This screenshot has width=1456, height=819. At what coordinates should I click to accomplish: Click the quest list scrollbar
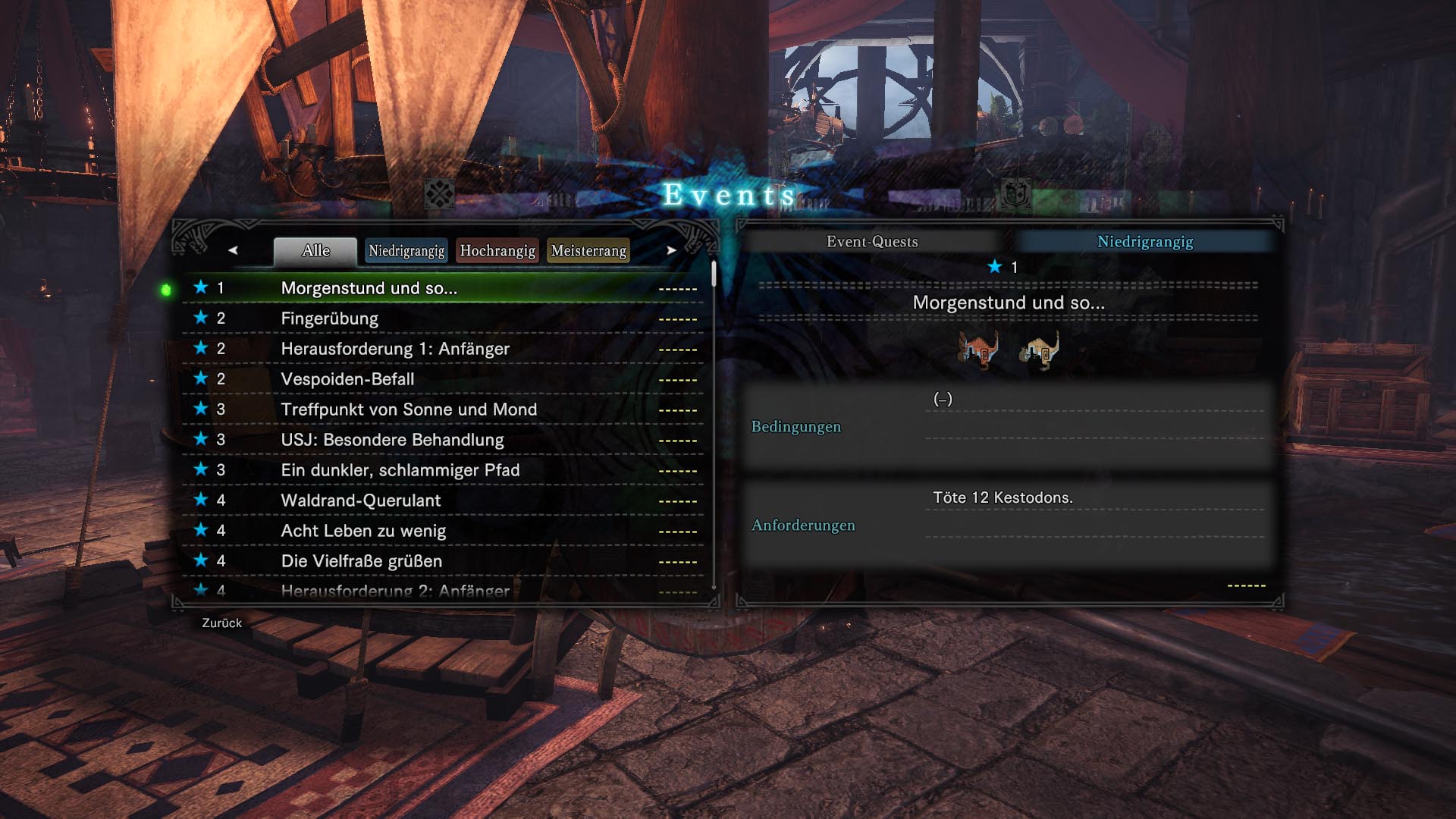(x=714, y=275)
